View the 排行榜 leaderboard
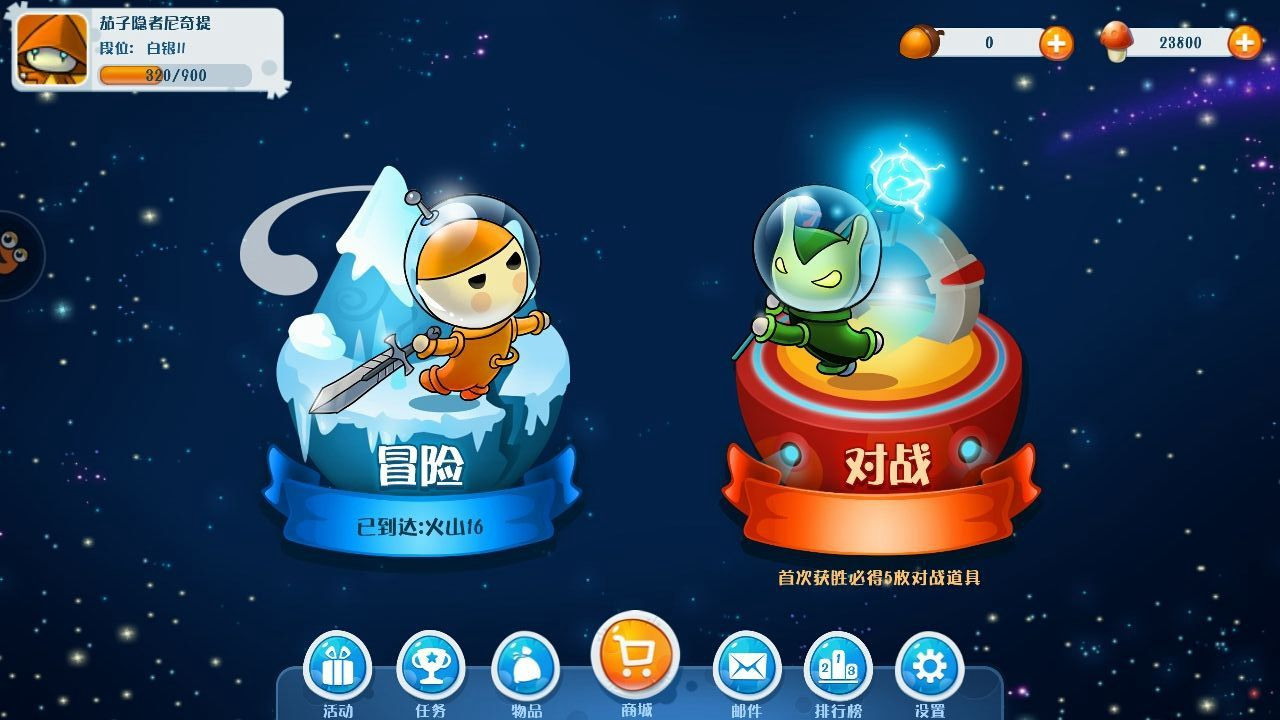1280x720 pixels. pyautogui.click(x=838, y=666)
